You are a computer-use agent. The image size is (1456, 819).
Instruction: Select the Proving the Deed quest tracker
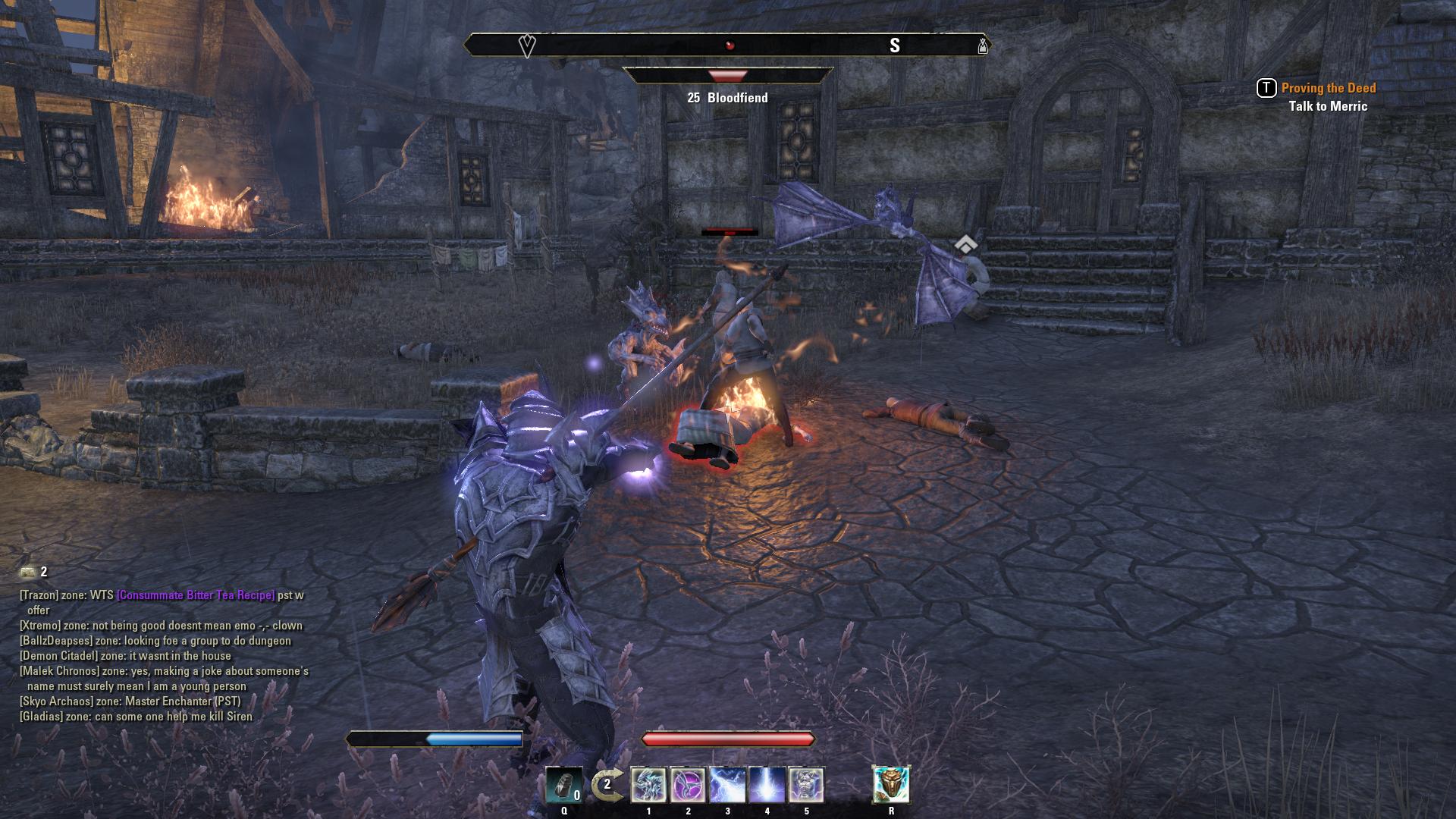coord(1328,88)
